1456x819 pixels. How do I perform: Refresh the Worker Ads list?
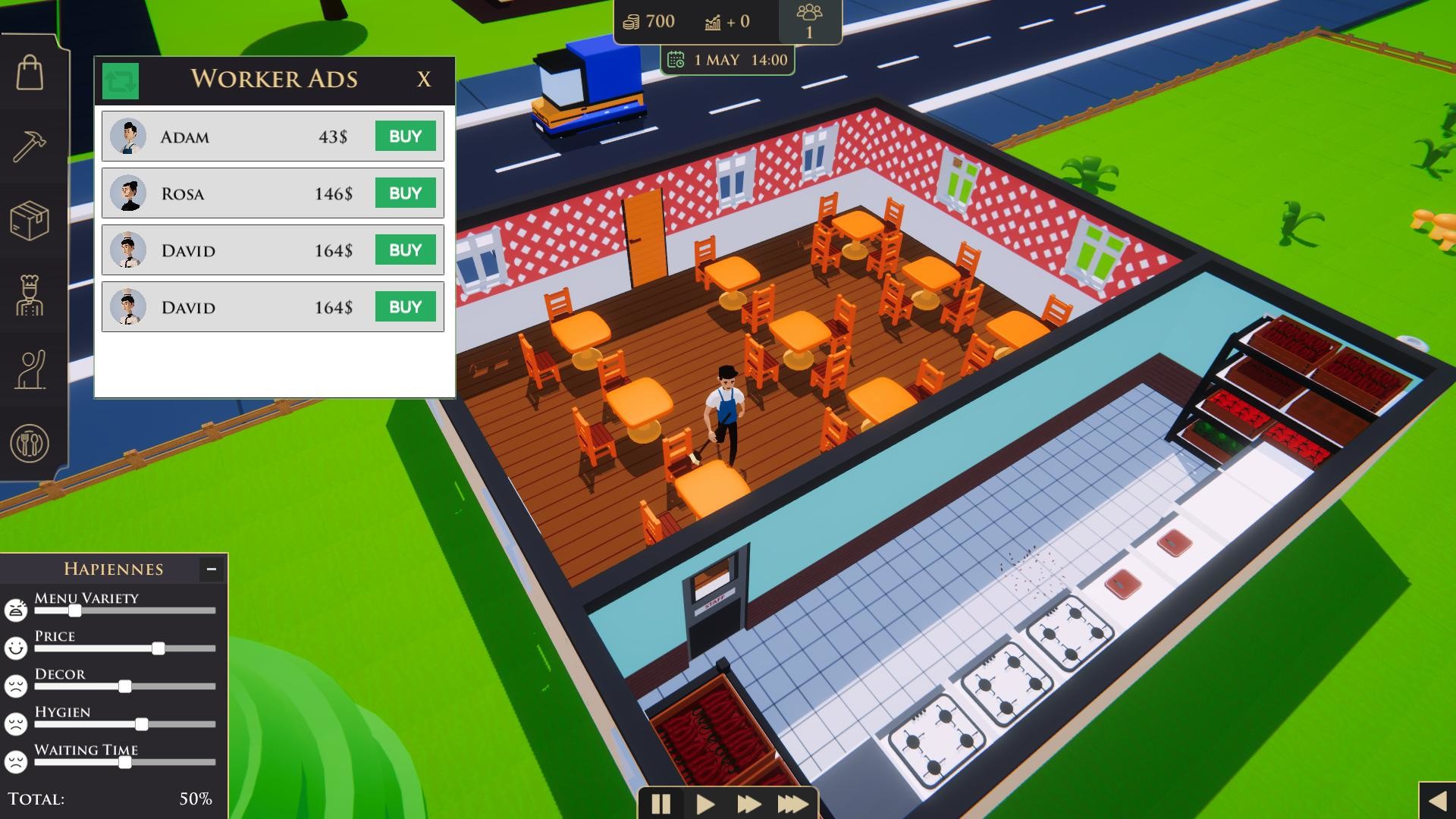click(121, 81)
